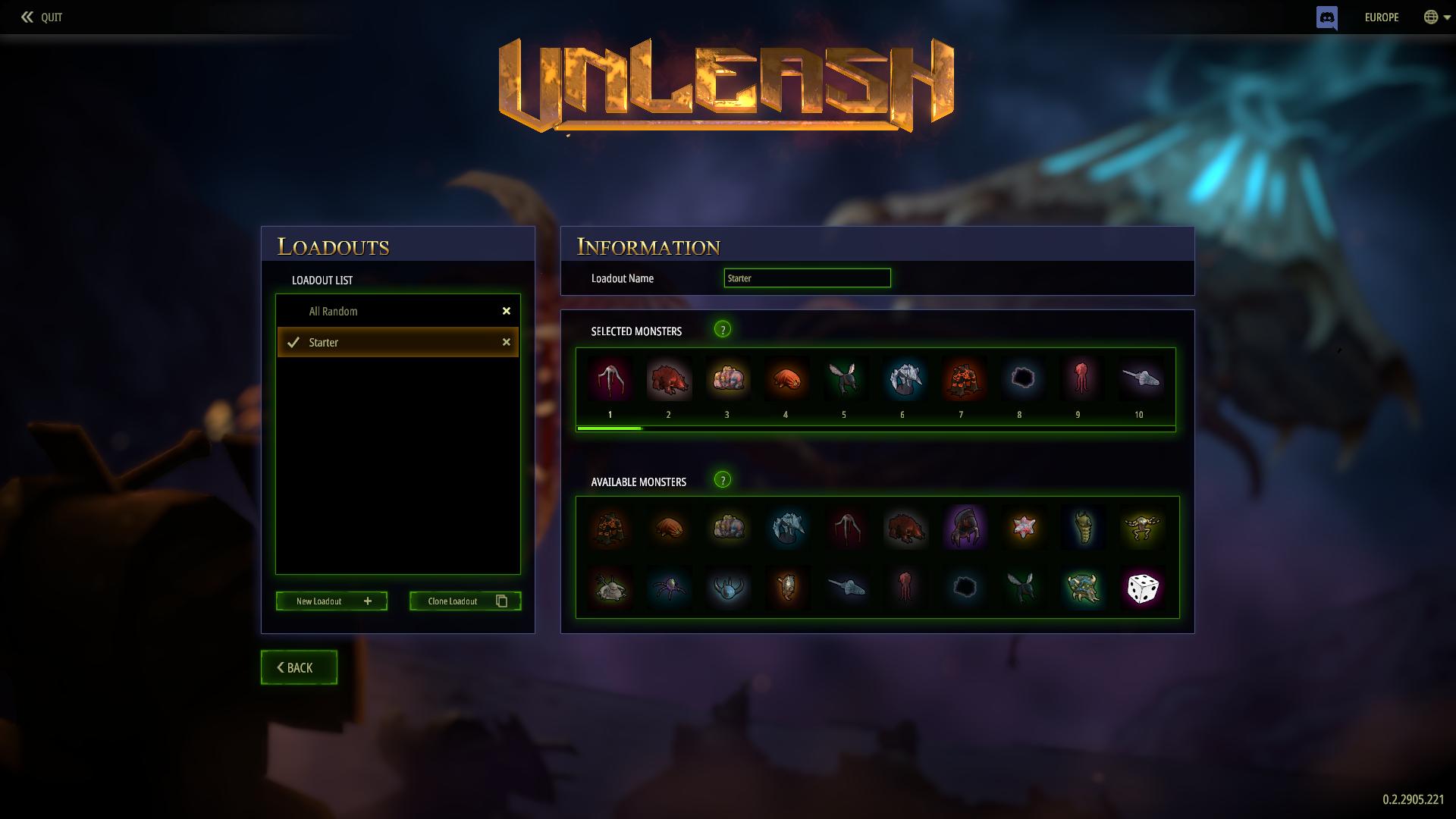Open the language globe dropdown
1456x819 pixels.
click(1430, 17)
